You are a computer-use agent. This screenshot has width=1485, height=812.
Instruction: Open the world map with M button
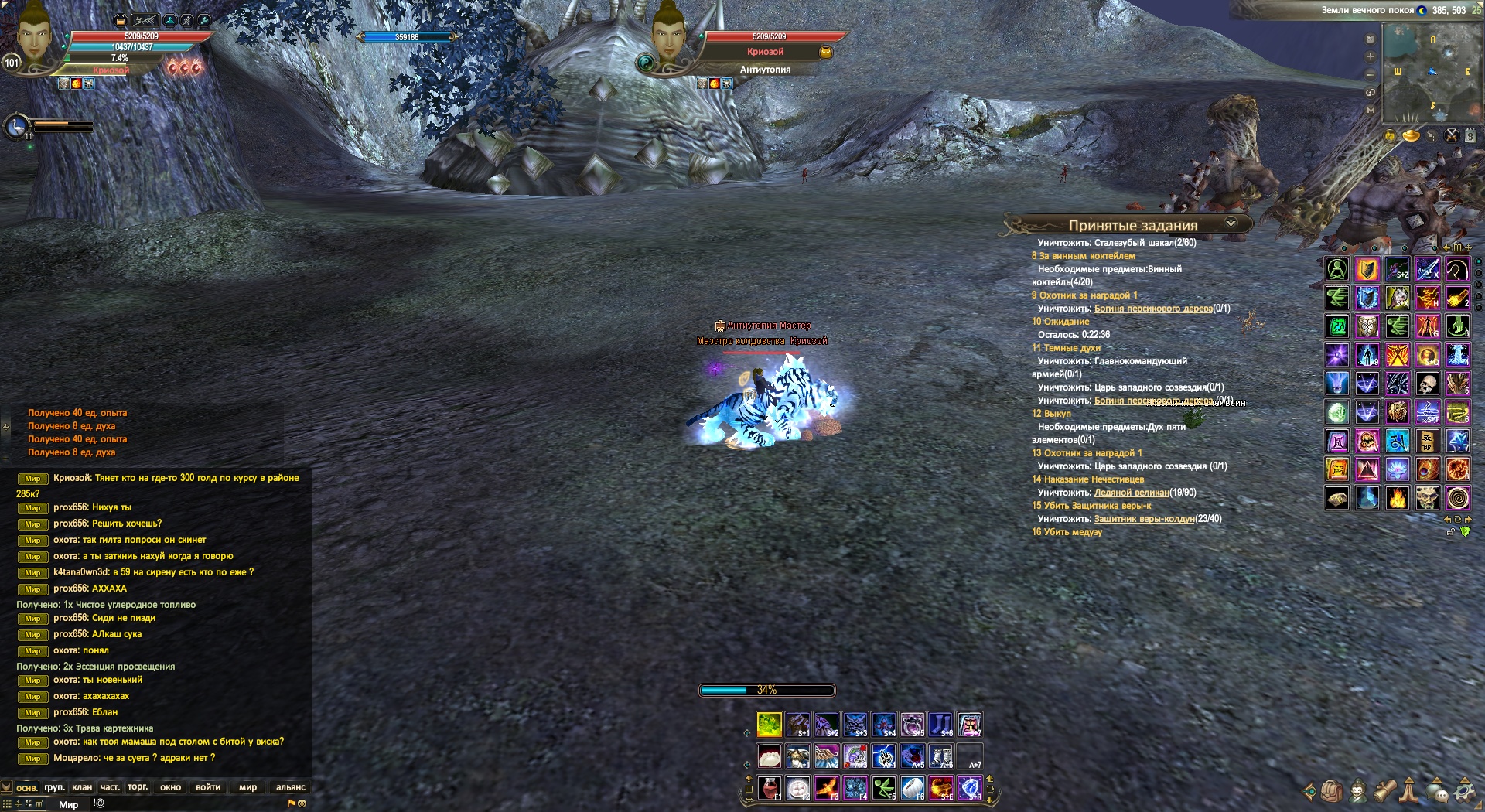pos(1371,110)
